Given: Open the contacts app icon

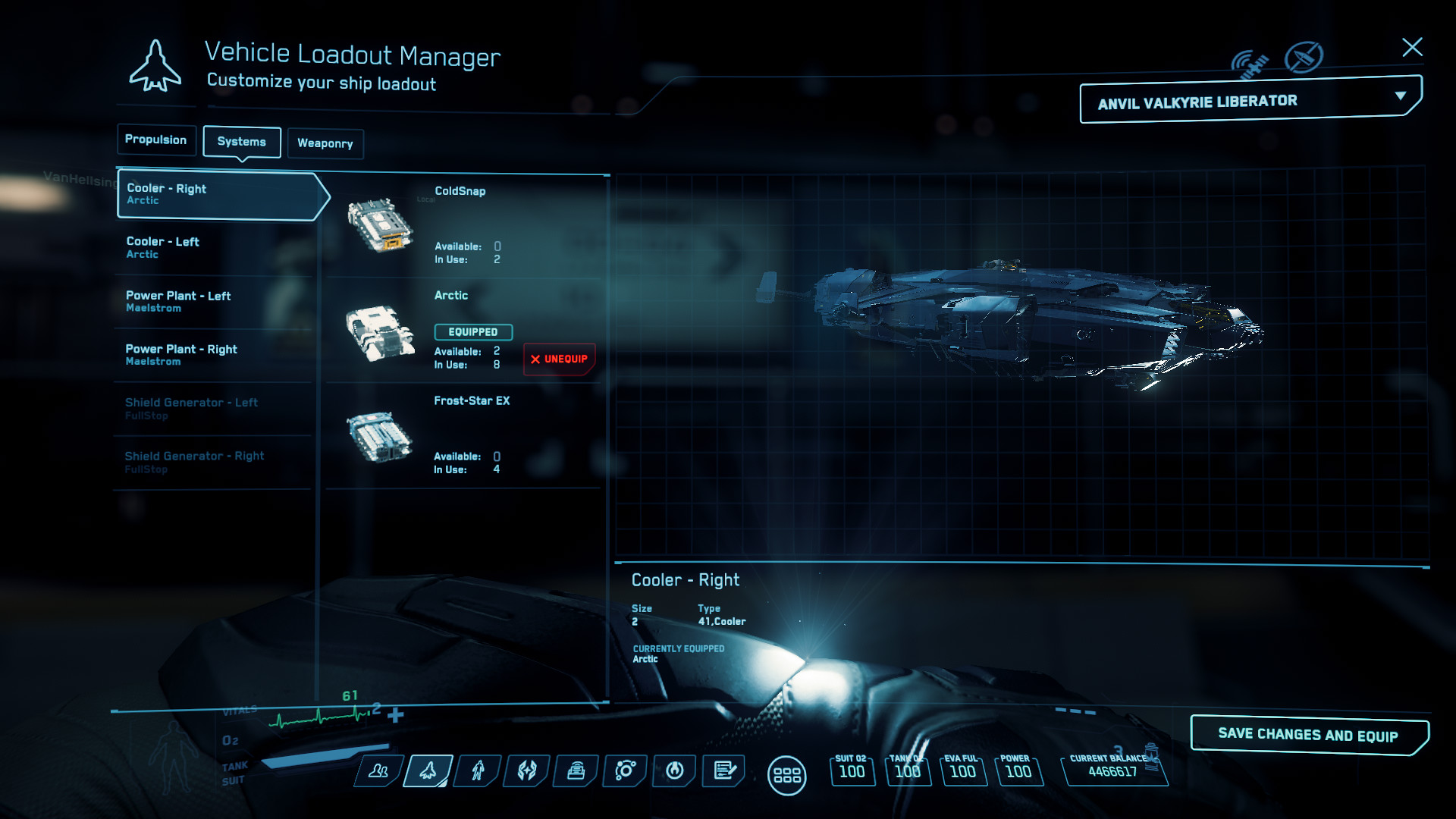Looking at the screenshot, I should (x=380, y=771).
